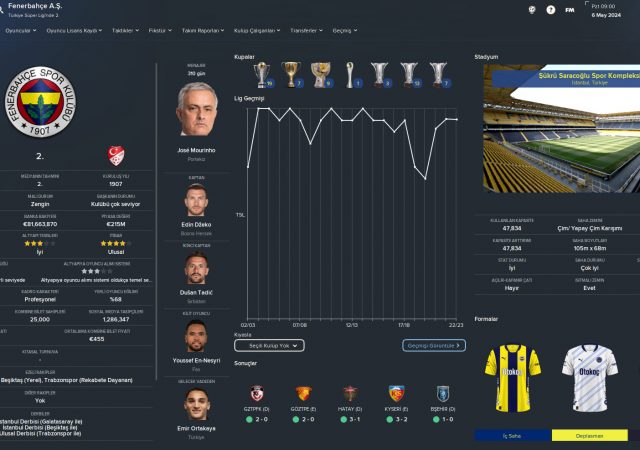Open the Seçili Kulüp Yok comparison dropdown

point(268,345)
